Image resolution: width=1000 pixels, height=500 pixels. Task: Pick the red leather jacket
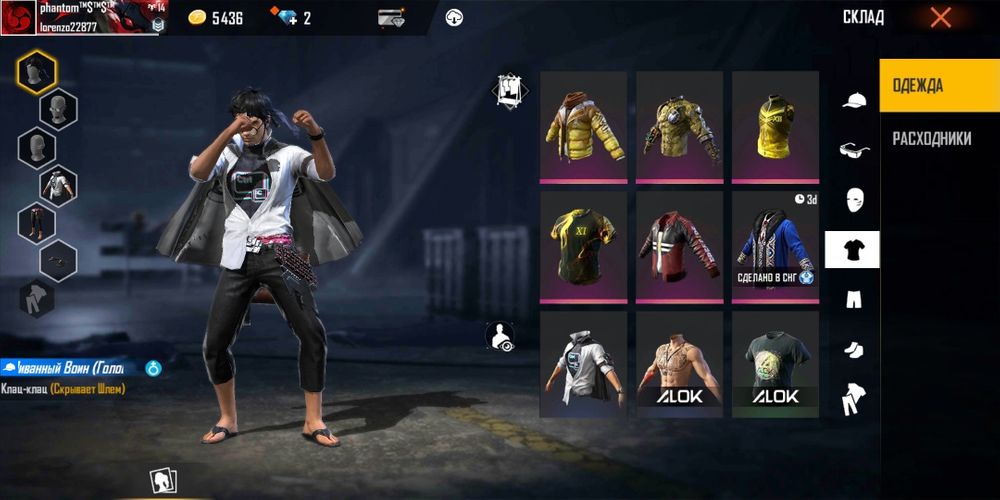(x=679, y=246)
